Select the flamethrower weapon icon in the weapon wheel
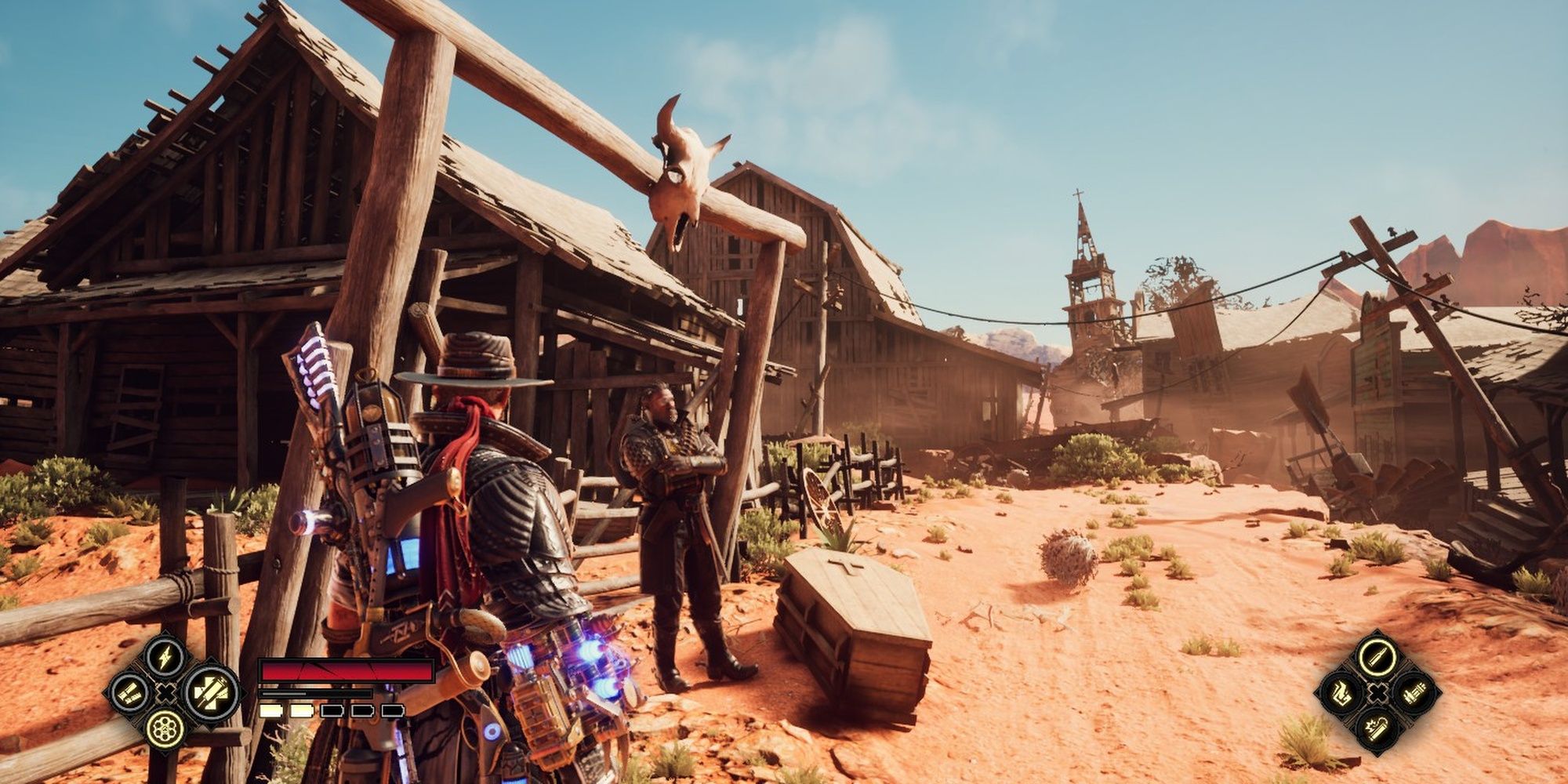Screen dimensions: 1568x784 coord(1342,694)
